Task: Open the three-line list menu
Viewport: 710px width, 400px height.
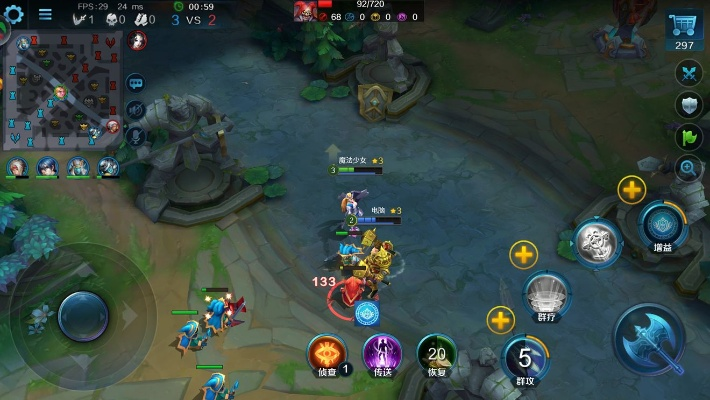Action: 45,15
